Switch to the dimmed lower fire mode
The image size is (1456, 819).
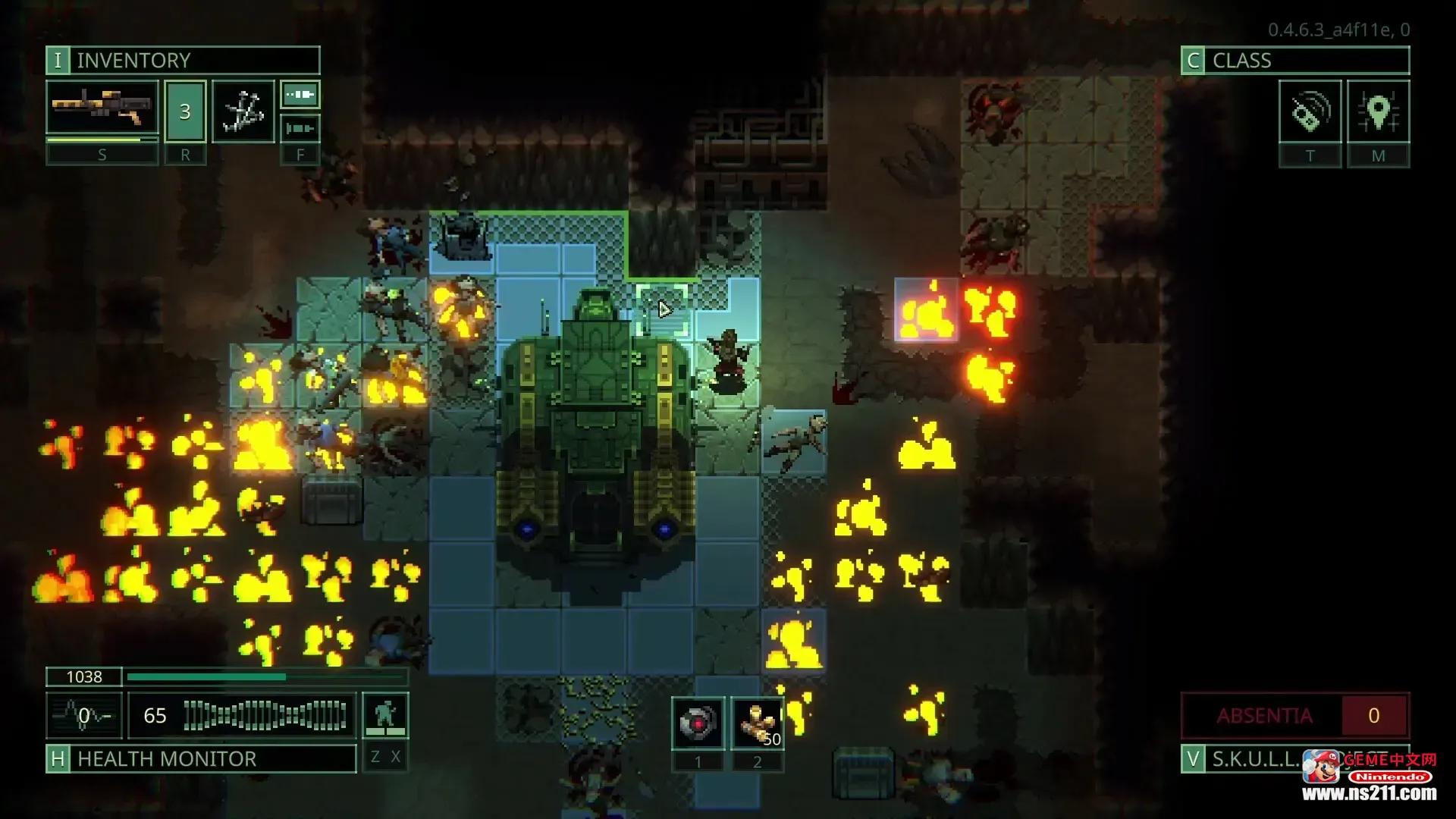click(x=300, y=128)
